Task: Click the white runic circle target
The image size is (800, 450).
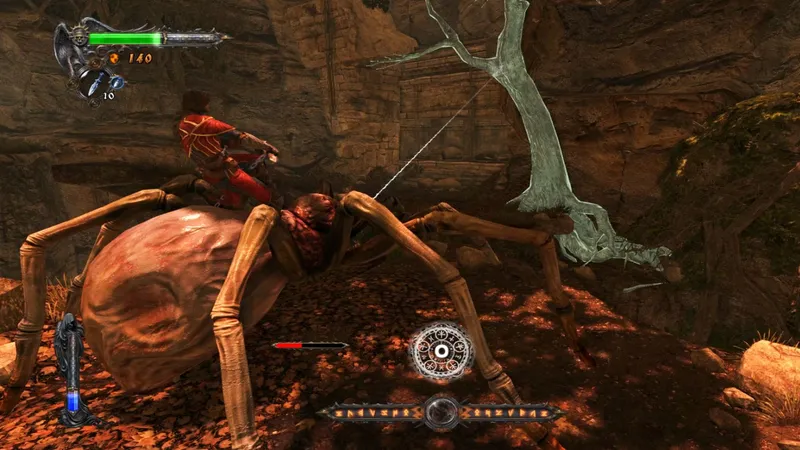Action: click(439, 351)
